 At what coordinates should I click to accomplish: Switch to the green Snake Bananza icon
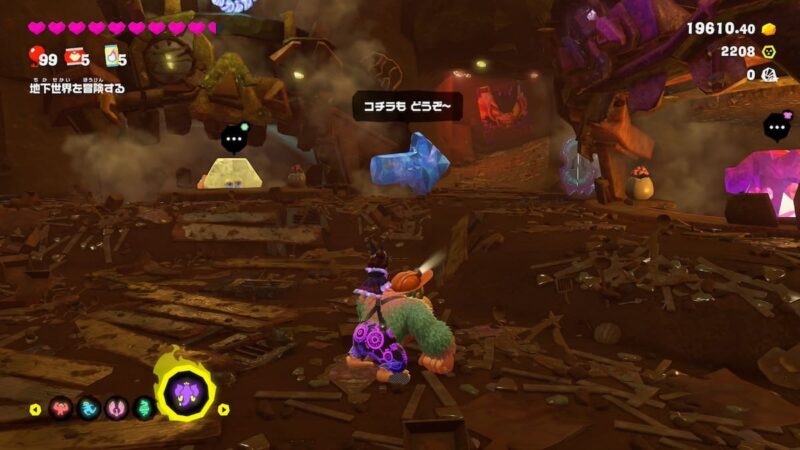coord(142,408)
